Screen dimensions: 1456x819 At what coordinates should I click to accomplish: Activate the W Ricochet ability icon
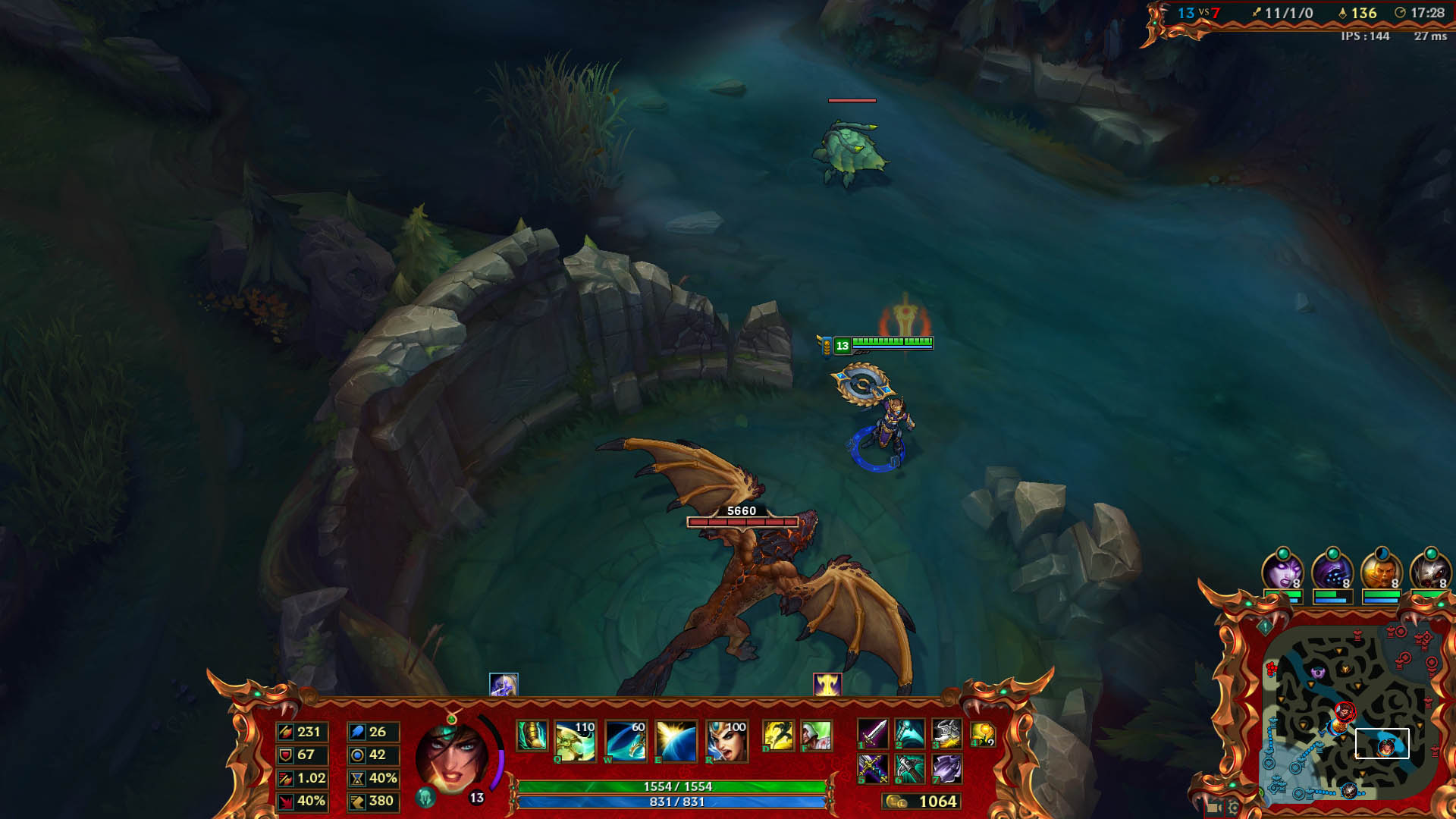[x=626, y=742]
